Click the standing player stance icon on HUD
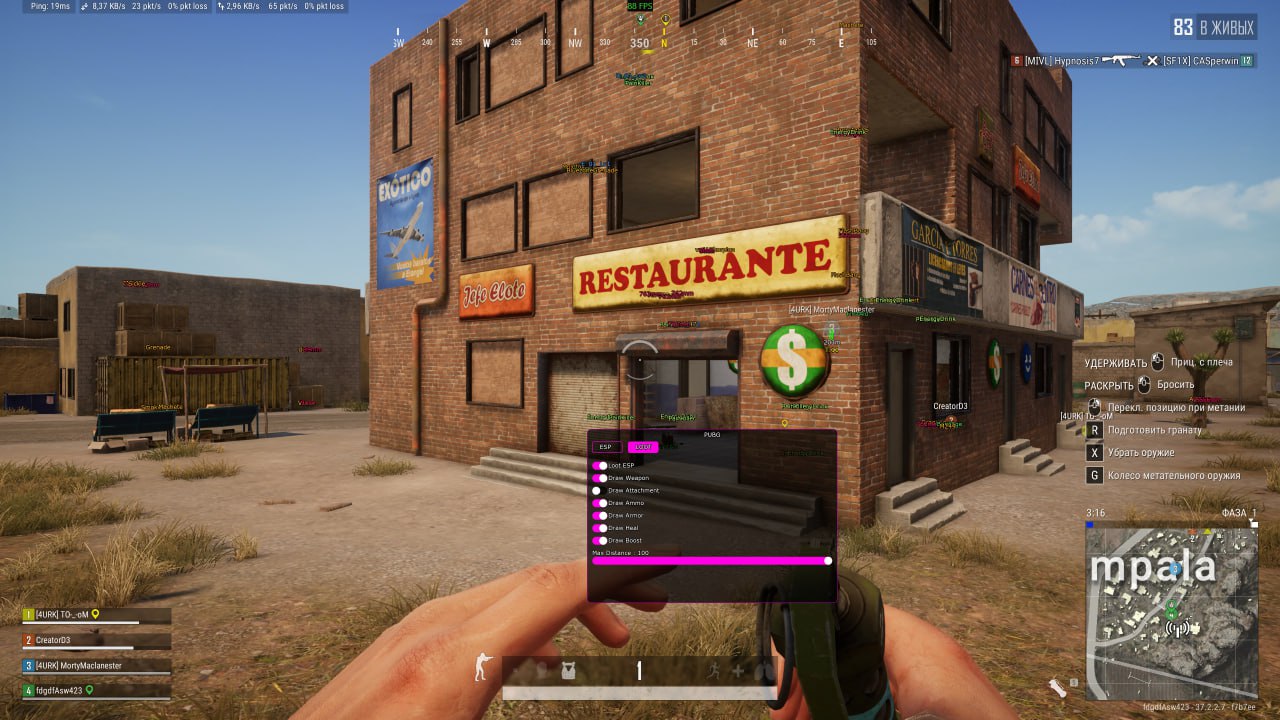Image resolution: width=1280 pixels, height=720 pixels. [x=482, y=668]
